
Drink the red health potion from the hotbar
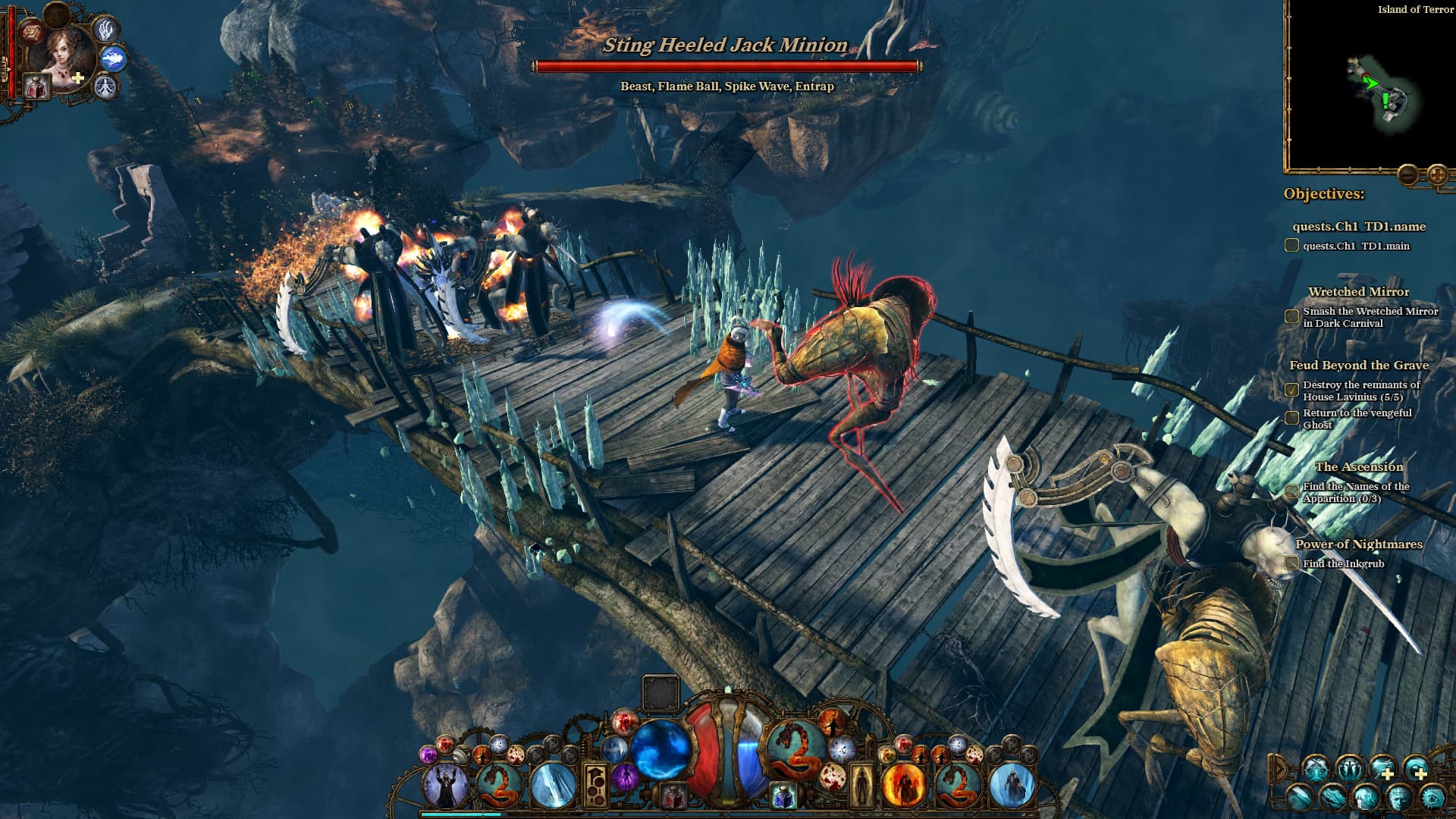coord(673,794)
